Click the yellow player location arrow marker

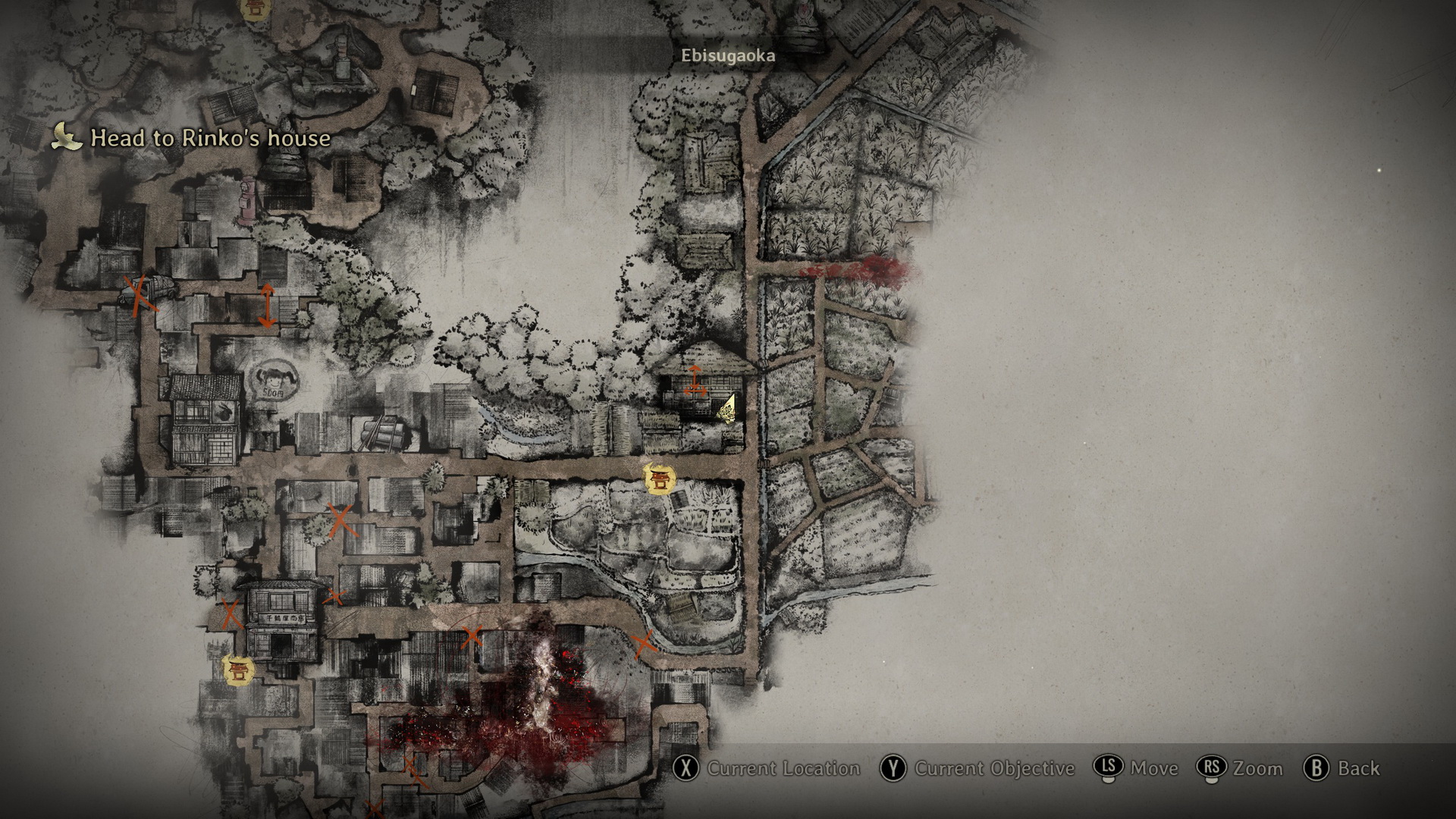pos(728,408)
